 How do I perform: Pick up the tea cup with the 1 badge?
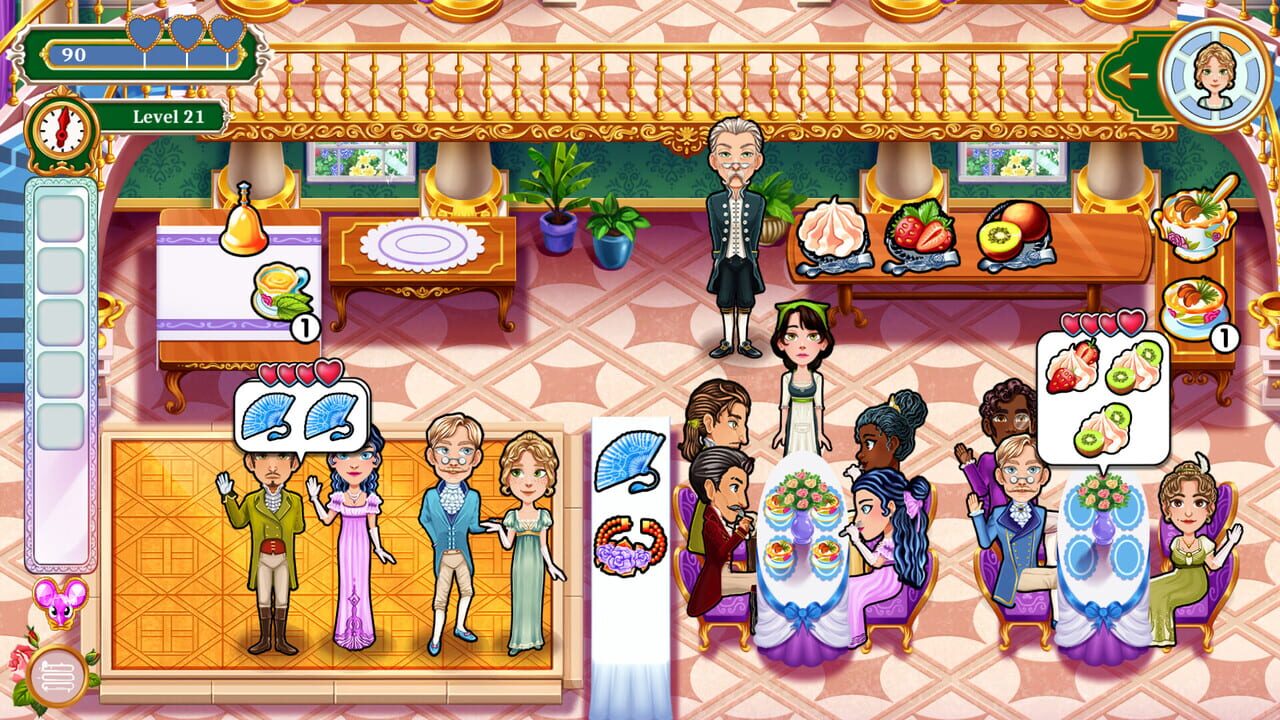[281, 288]
